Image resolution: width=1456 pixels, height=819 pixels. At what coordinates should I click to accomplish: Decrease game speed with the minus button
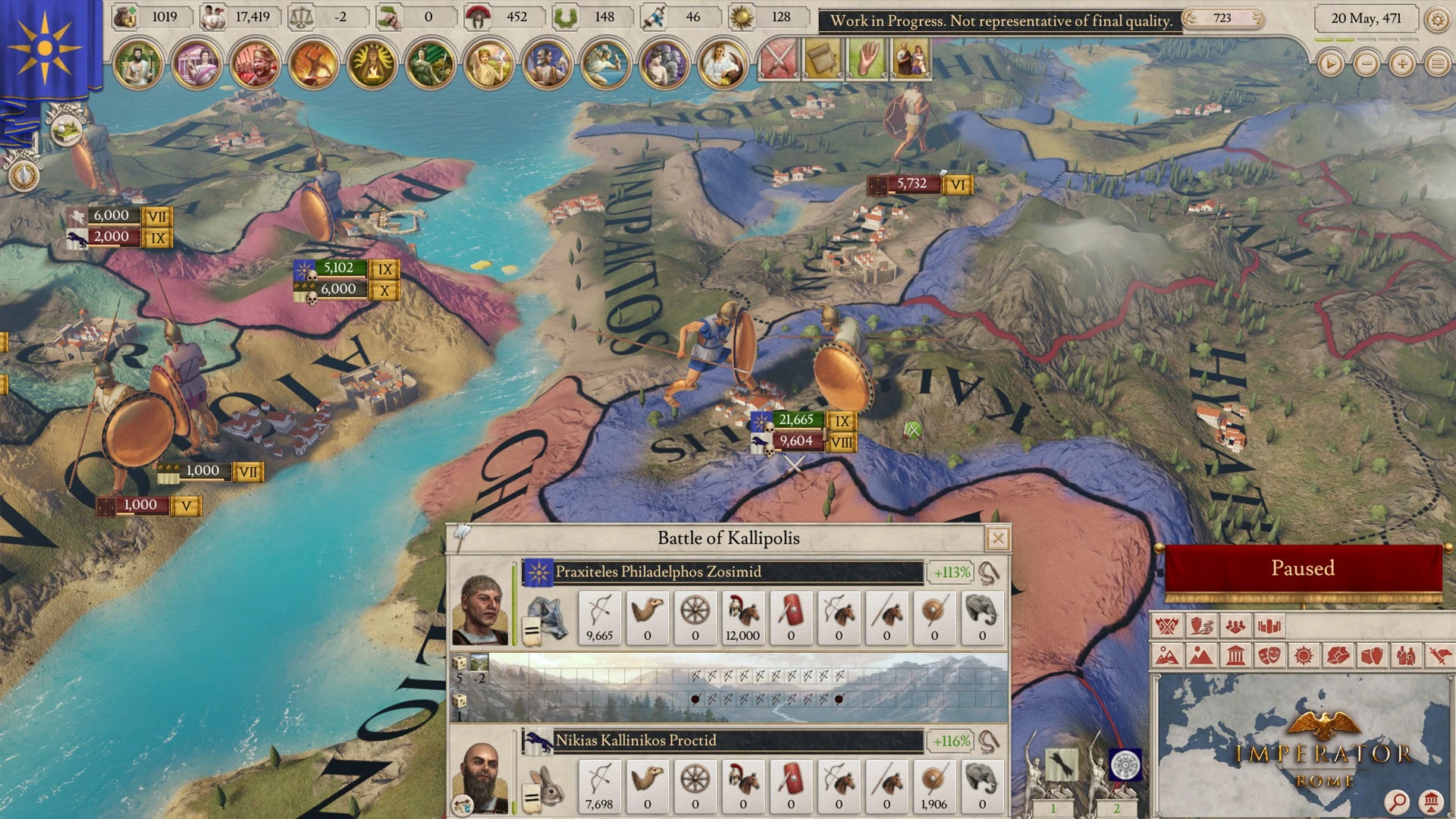point(1366,64)
